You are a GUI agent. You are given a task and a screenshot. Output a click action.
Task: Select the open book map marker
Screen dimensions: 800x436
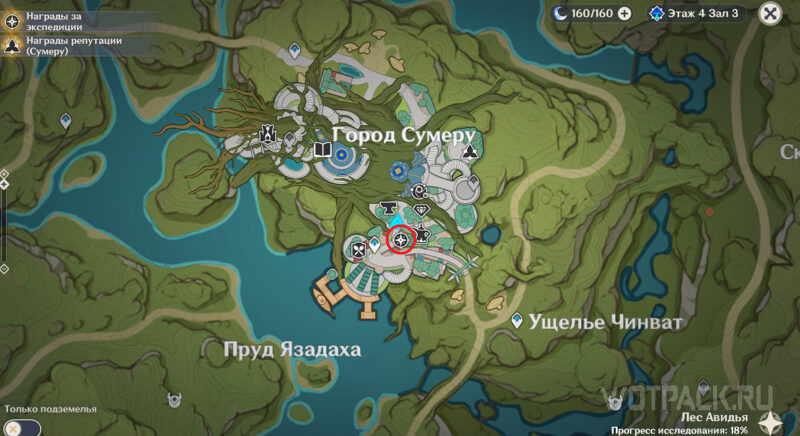click(x=322, y=151)
